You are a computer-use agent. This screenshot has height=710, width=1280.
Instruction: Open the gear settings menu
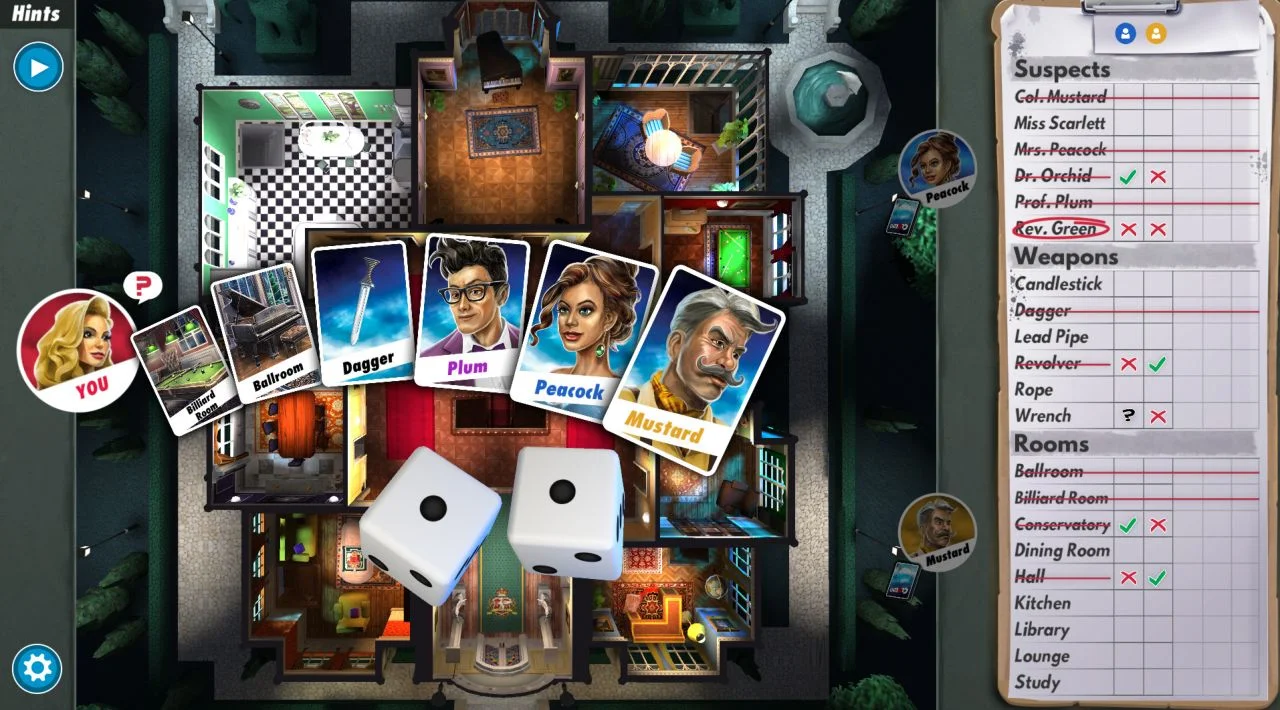pos(37,668)
